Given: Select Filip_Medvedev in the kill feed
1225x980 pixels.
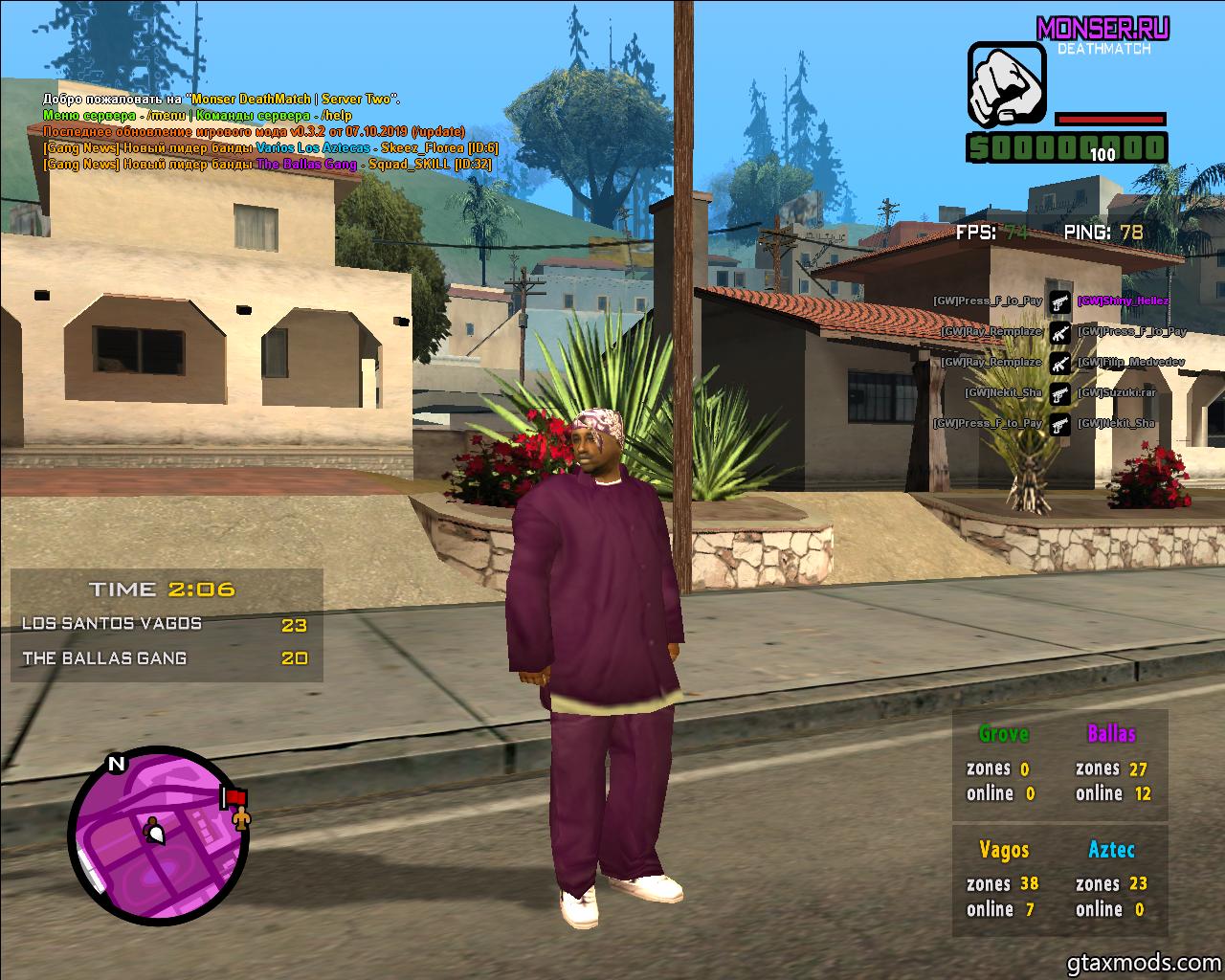Looking at the screenshot, I should 1130,363.
